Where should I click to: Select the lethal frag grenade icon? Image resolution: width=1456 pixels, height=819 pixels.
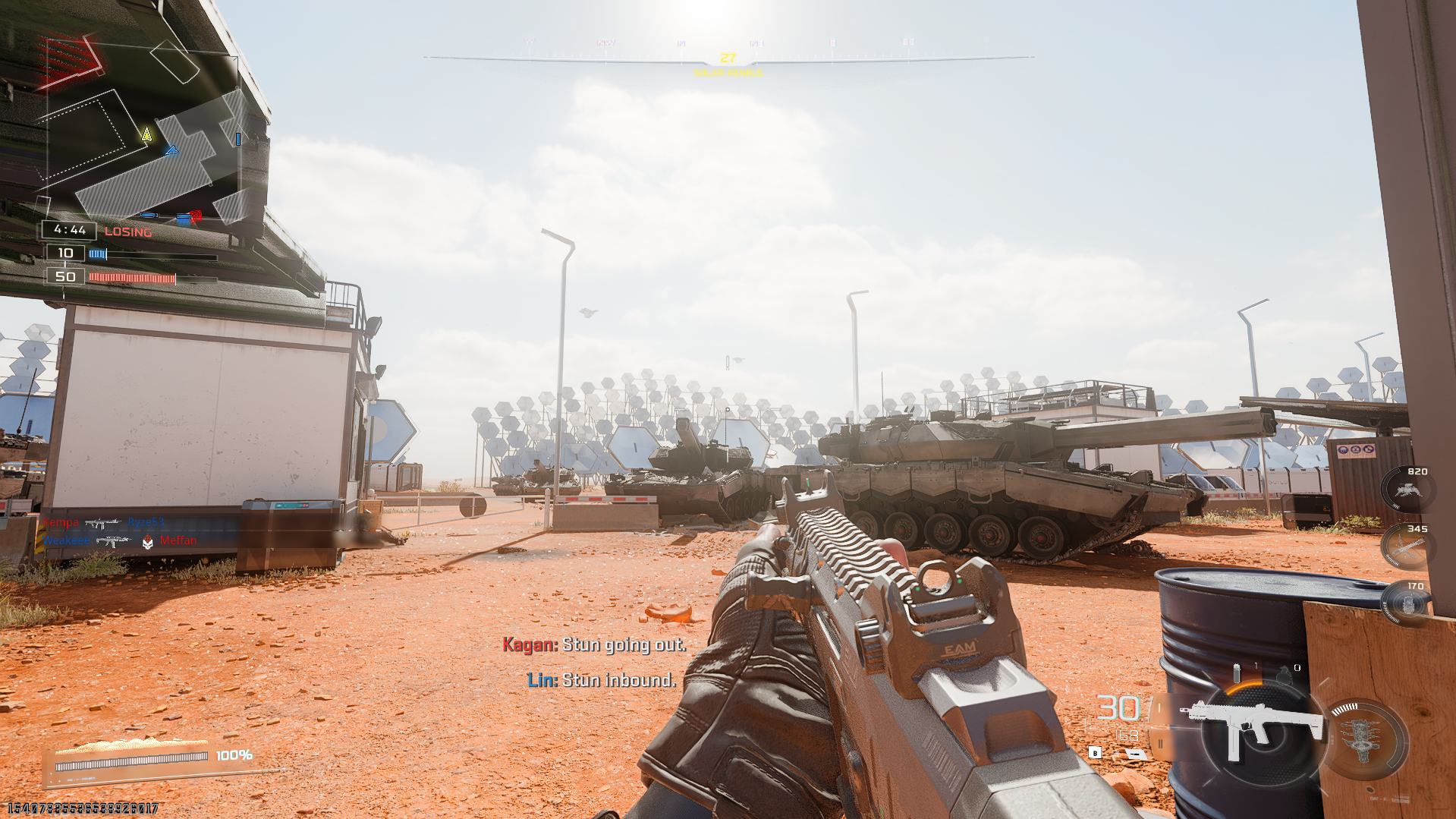[1283, 675]
